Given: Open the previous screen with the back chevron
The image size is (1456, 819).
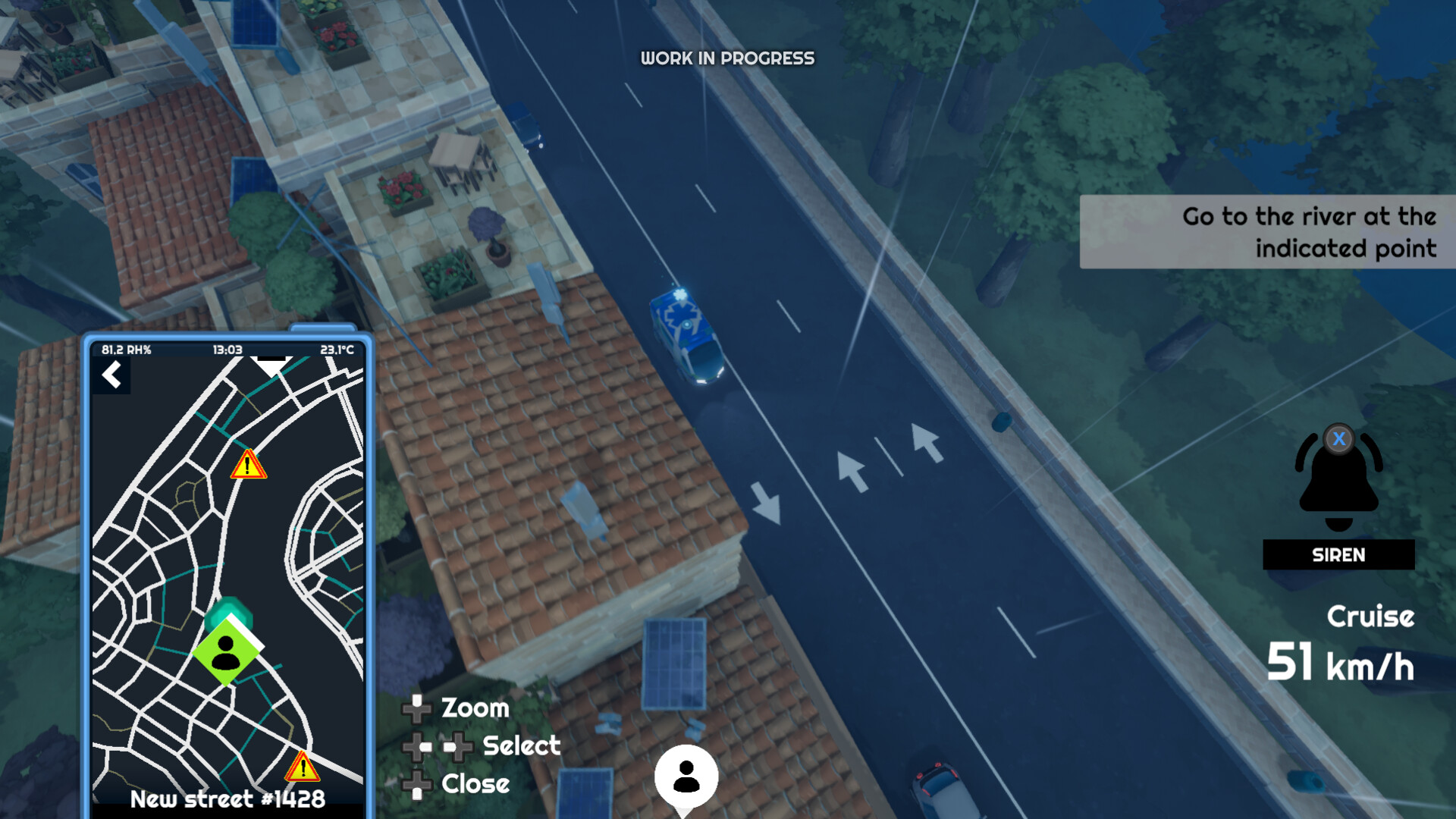Looking at the screenshot, I should coord(112,375).
